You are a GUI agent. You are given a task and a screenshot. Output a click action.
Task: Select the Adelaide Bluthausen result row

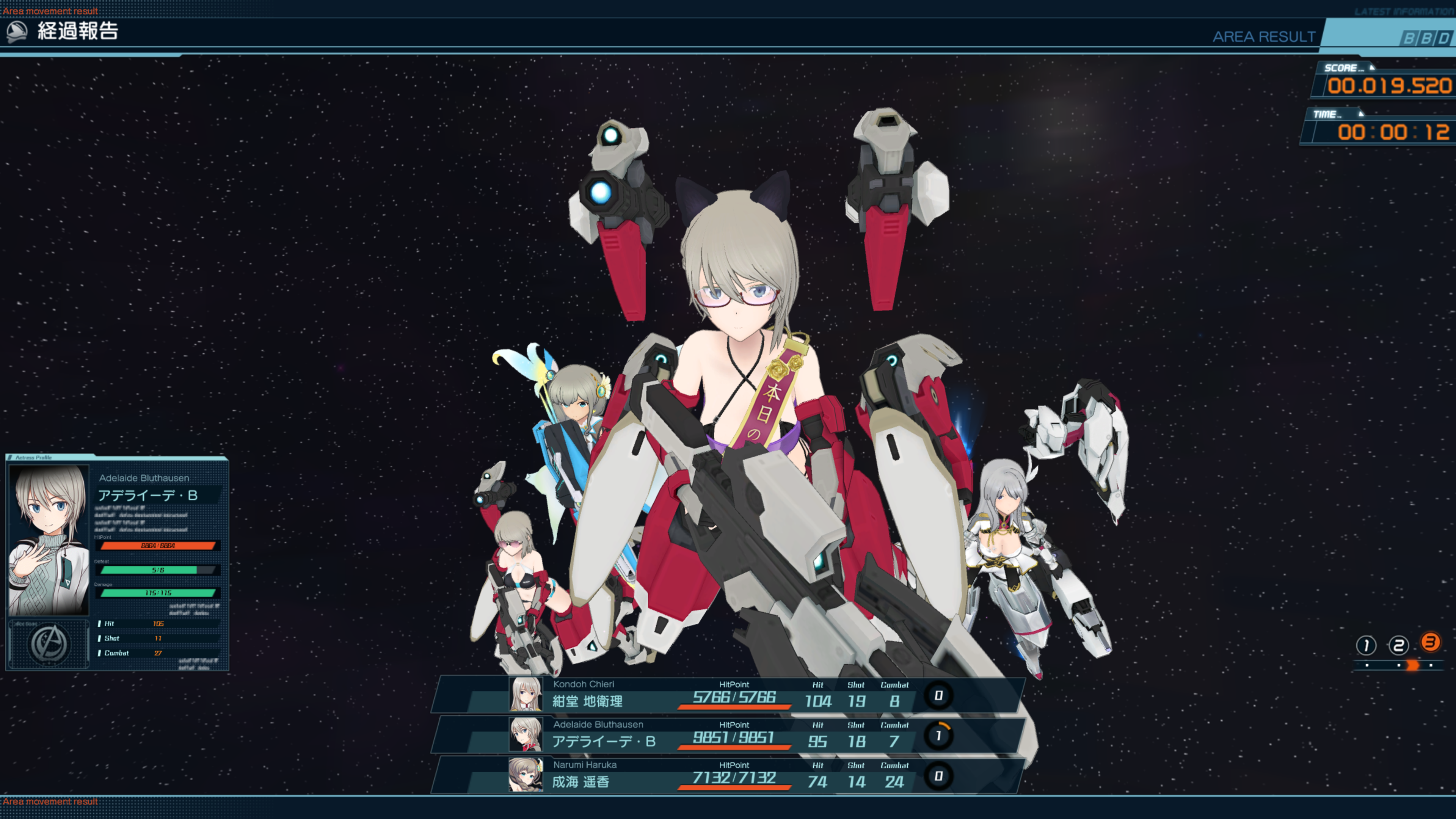(729, 735)
